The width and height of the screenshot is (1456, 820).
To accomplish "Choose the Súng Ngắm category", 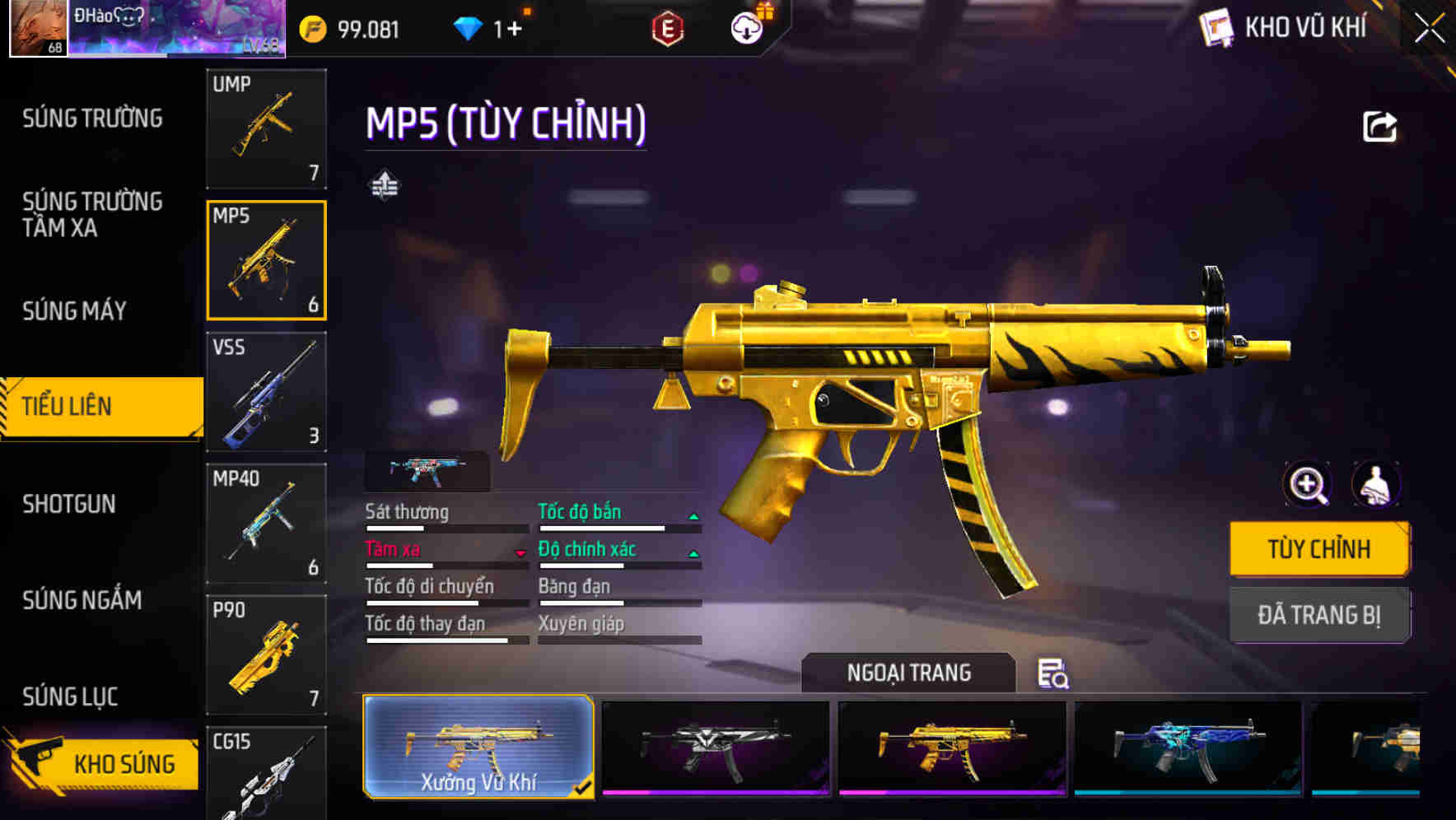I will click(x=82, y=600).
